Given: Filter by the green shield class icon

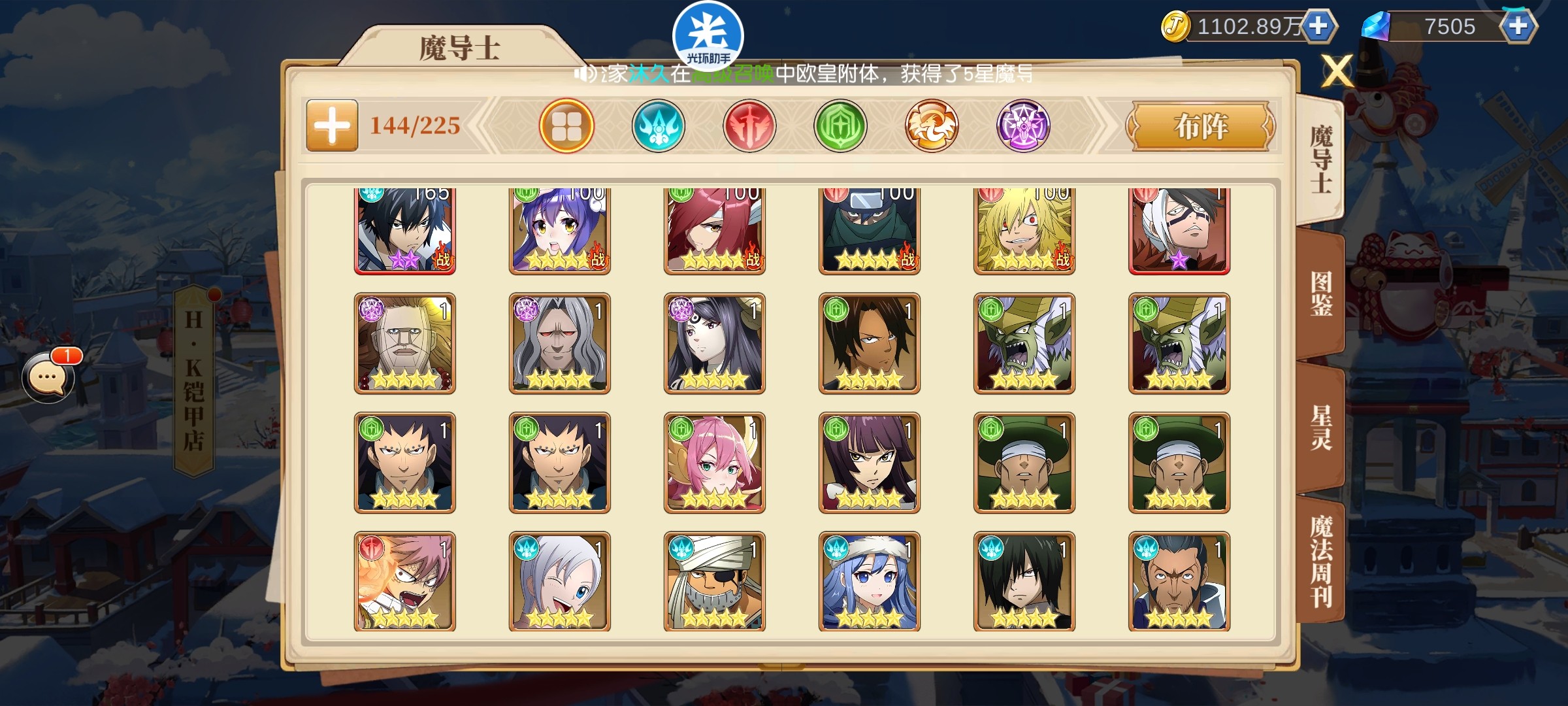Looking at the screenshot, I should (x=840, y=126).
